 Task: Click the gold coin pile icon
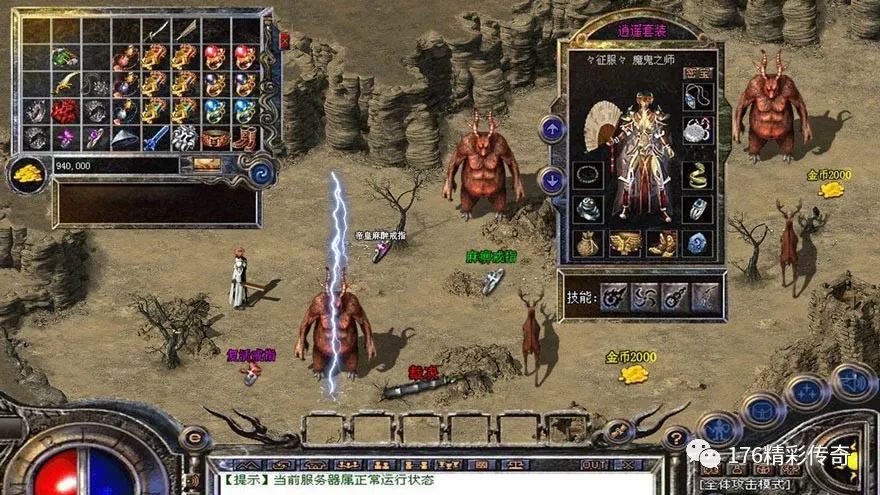(x=28, y=174)
